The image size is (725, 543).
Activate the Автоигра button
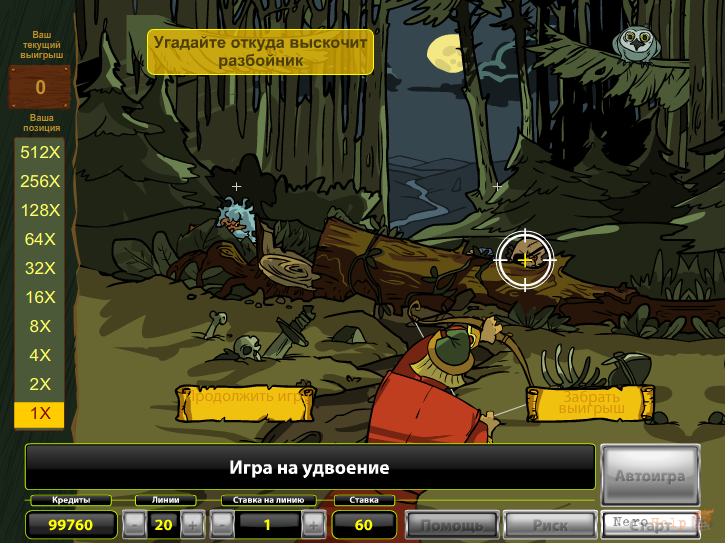tap(650, 475)
